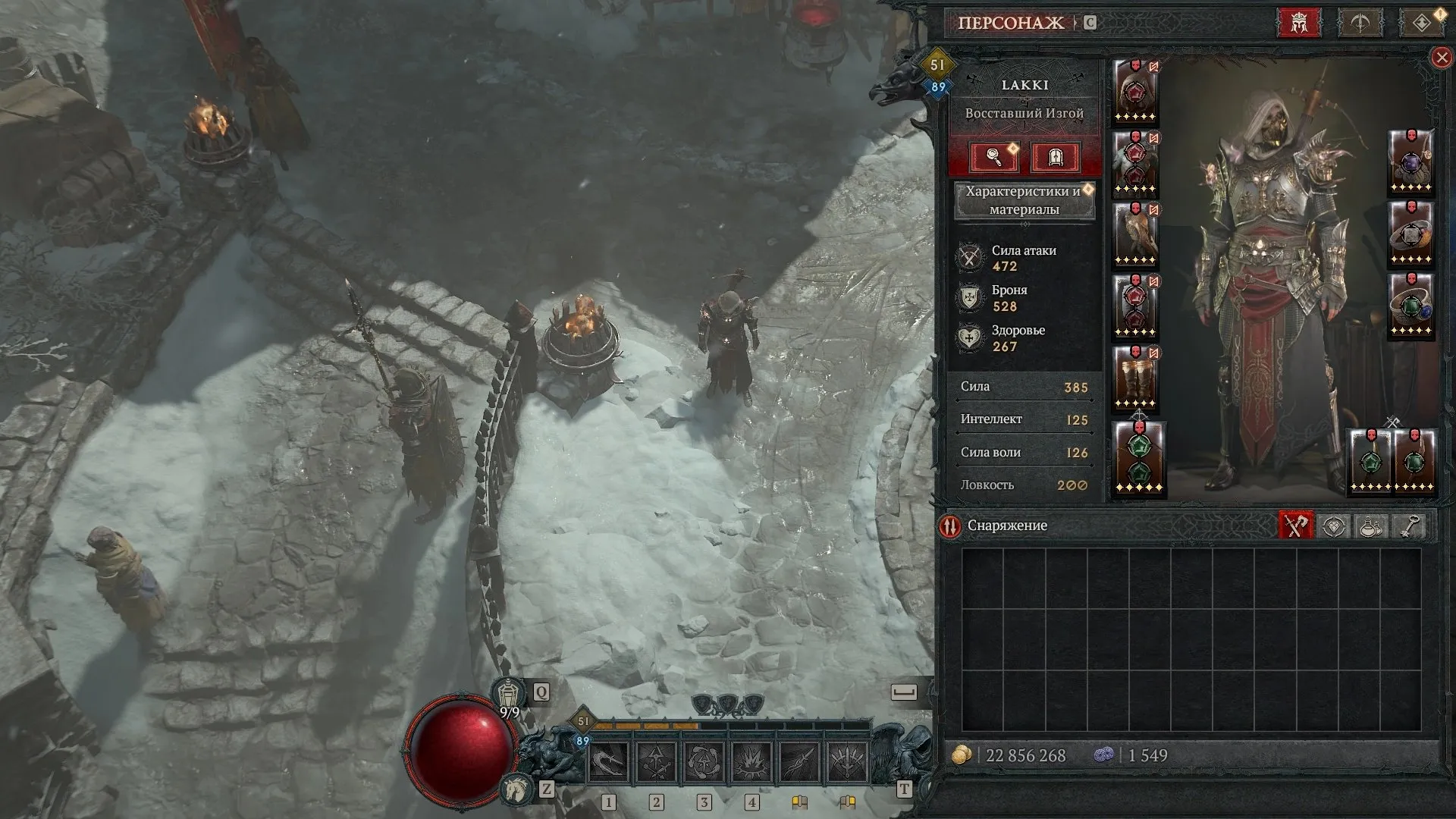The width and height of the screenshot is (1456, 819).
Task: Select the gems tab in the inventory
Action: (x=1332, y=526)
